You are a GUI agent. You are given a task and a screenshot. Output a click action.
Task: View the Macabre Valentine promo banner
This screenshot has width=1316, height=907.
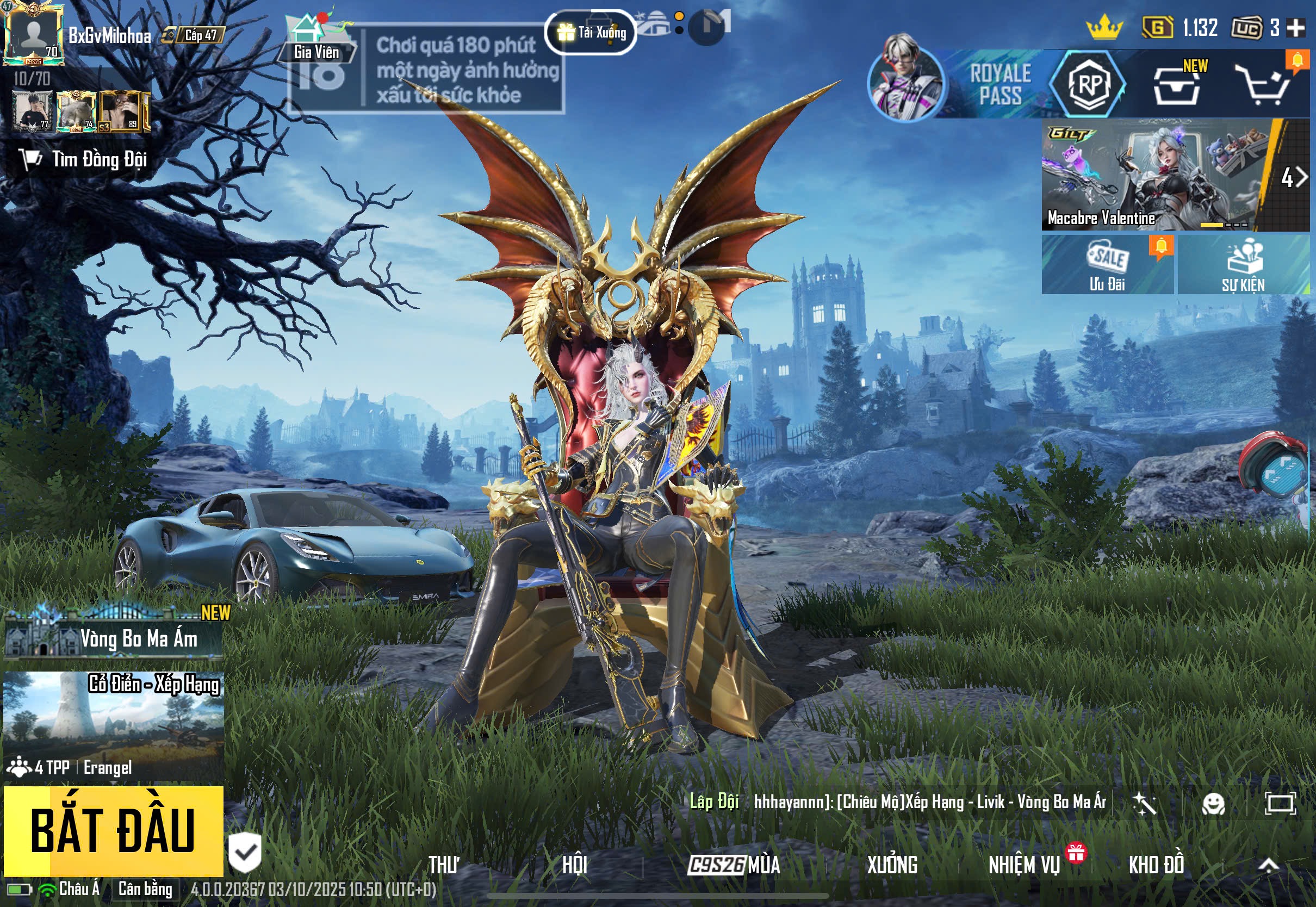click(1153, 175)
